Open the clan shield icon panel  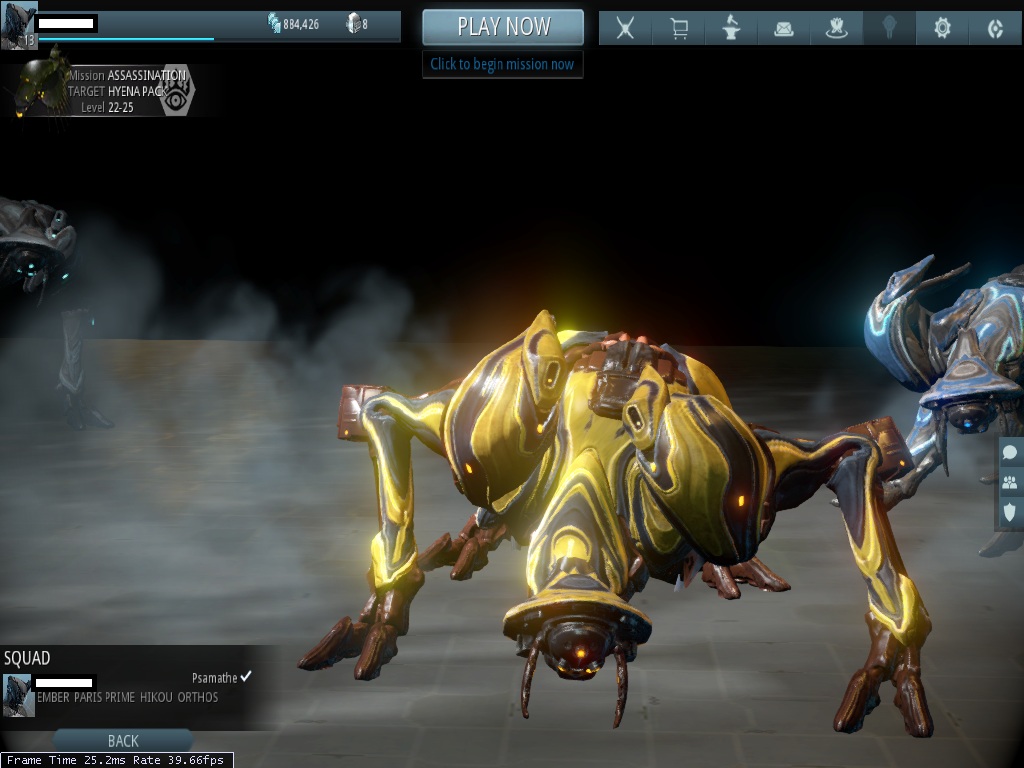[x=1010, y=512]
